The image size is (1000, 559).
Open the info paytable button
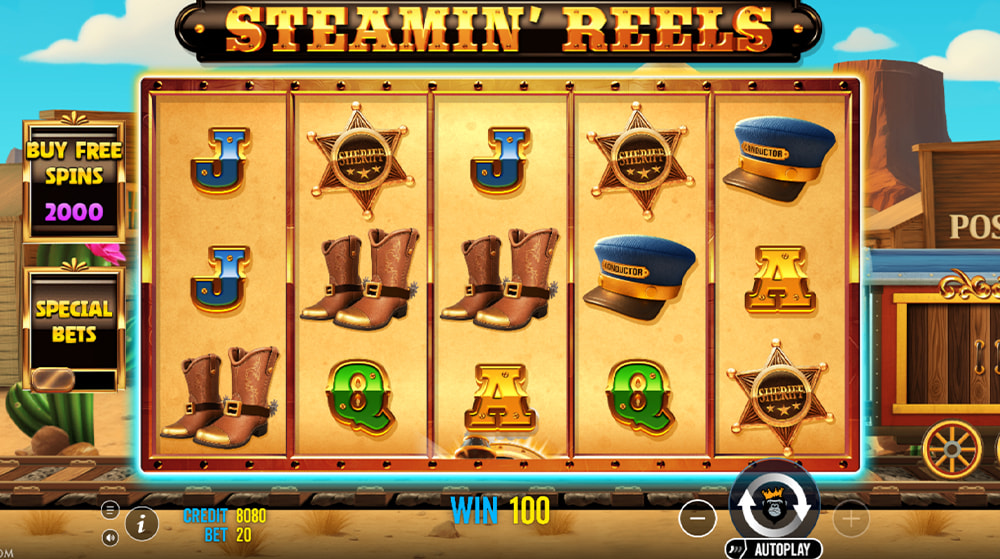click(x=141, y=521)
